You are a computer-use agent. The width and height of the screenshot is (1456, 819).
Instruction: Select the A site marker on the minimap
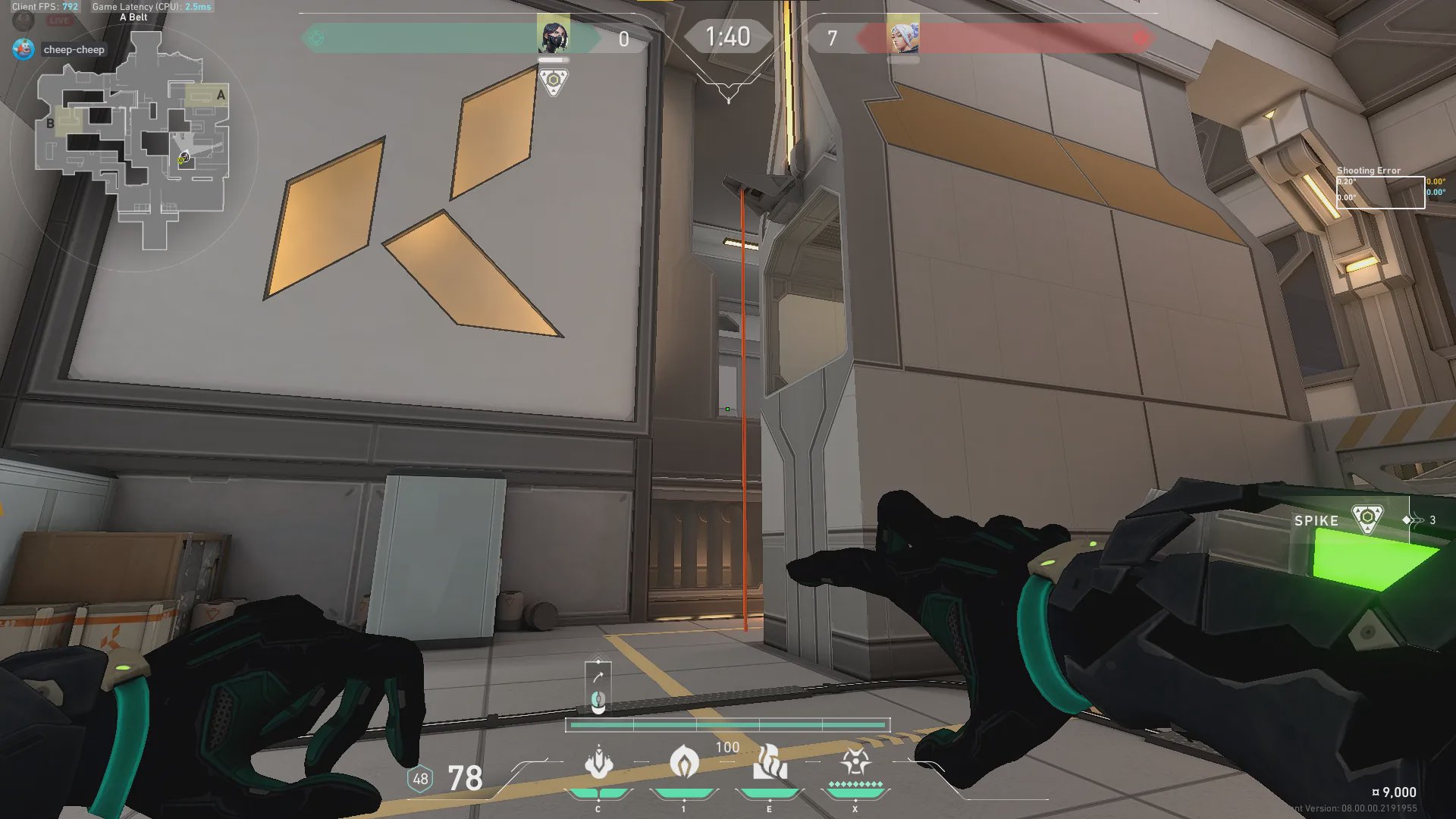[221, 96]
